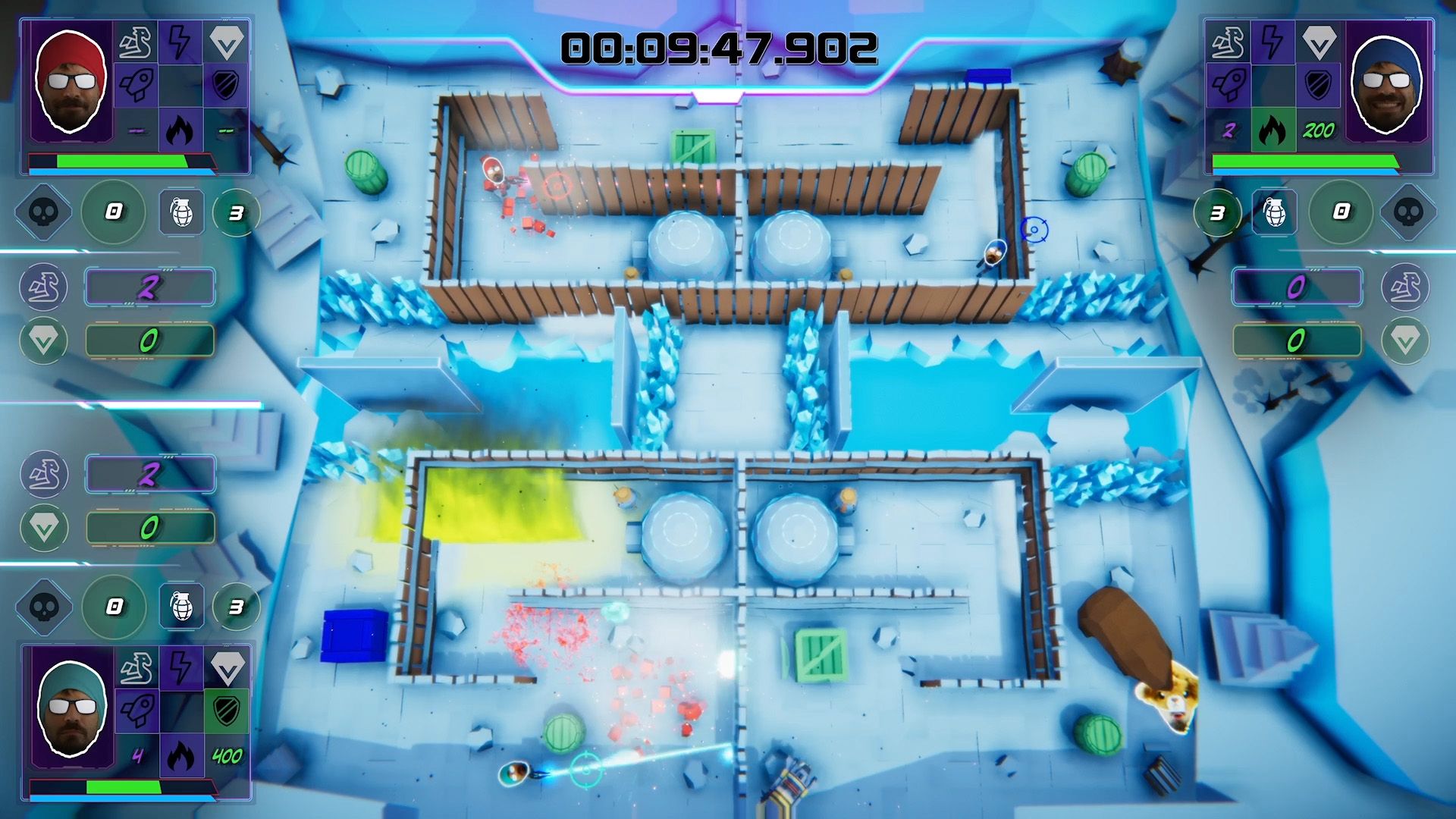Click the highlighted green shield beside the teal-beanie portrait
The image size is (1456, 819).
[226, 711]
